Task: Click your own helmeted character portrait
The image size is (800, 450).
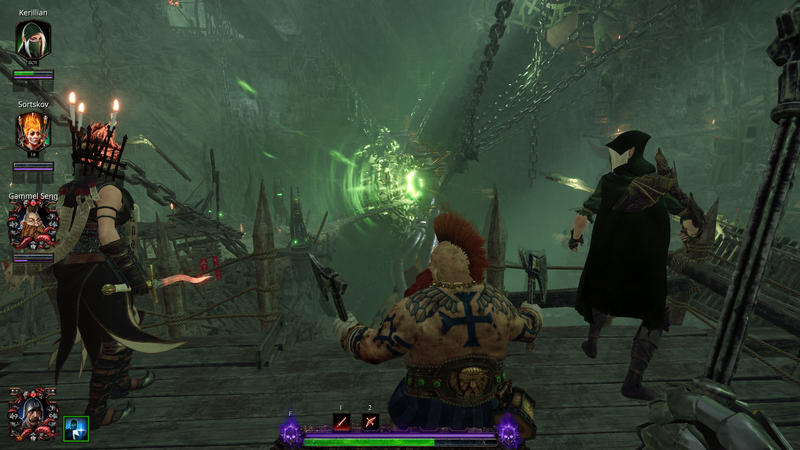Action: [x=33, y=413]
